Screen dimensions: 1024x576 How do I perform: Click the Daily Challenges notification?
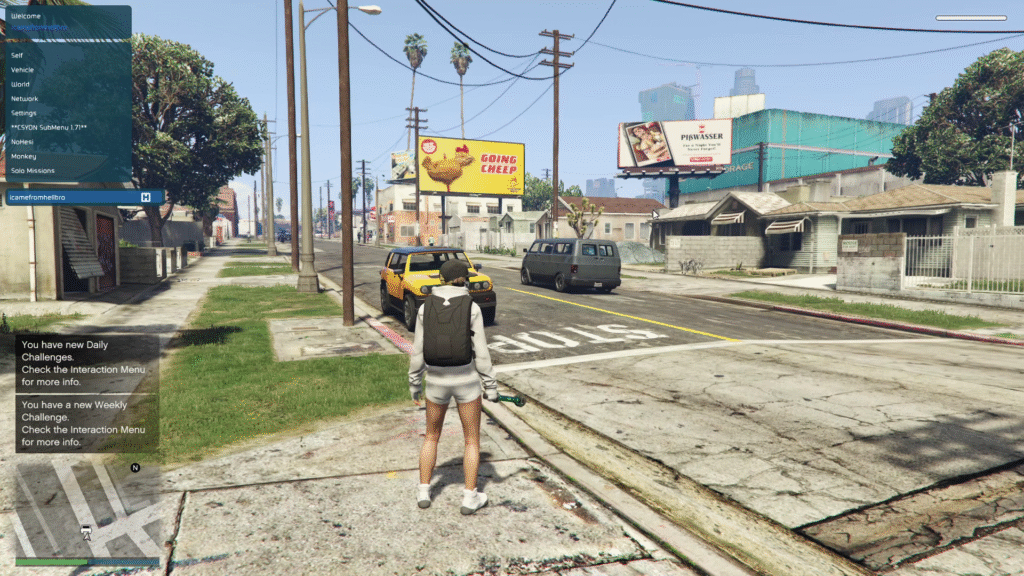(86, 362)
